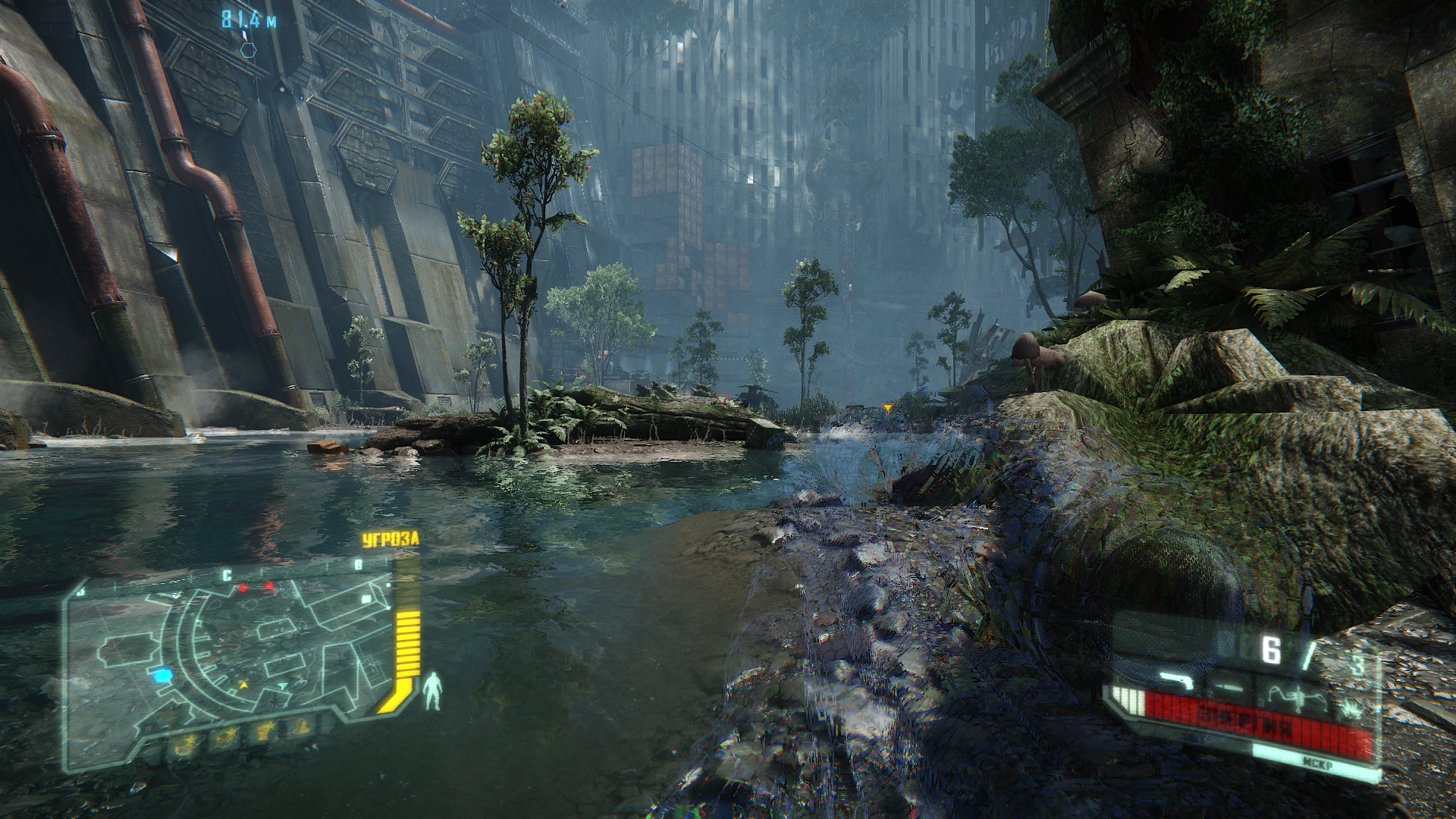
Task: Select the pistol weapon slot
Action: click(x=1175, y=679)
